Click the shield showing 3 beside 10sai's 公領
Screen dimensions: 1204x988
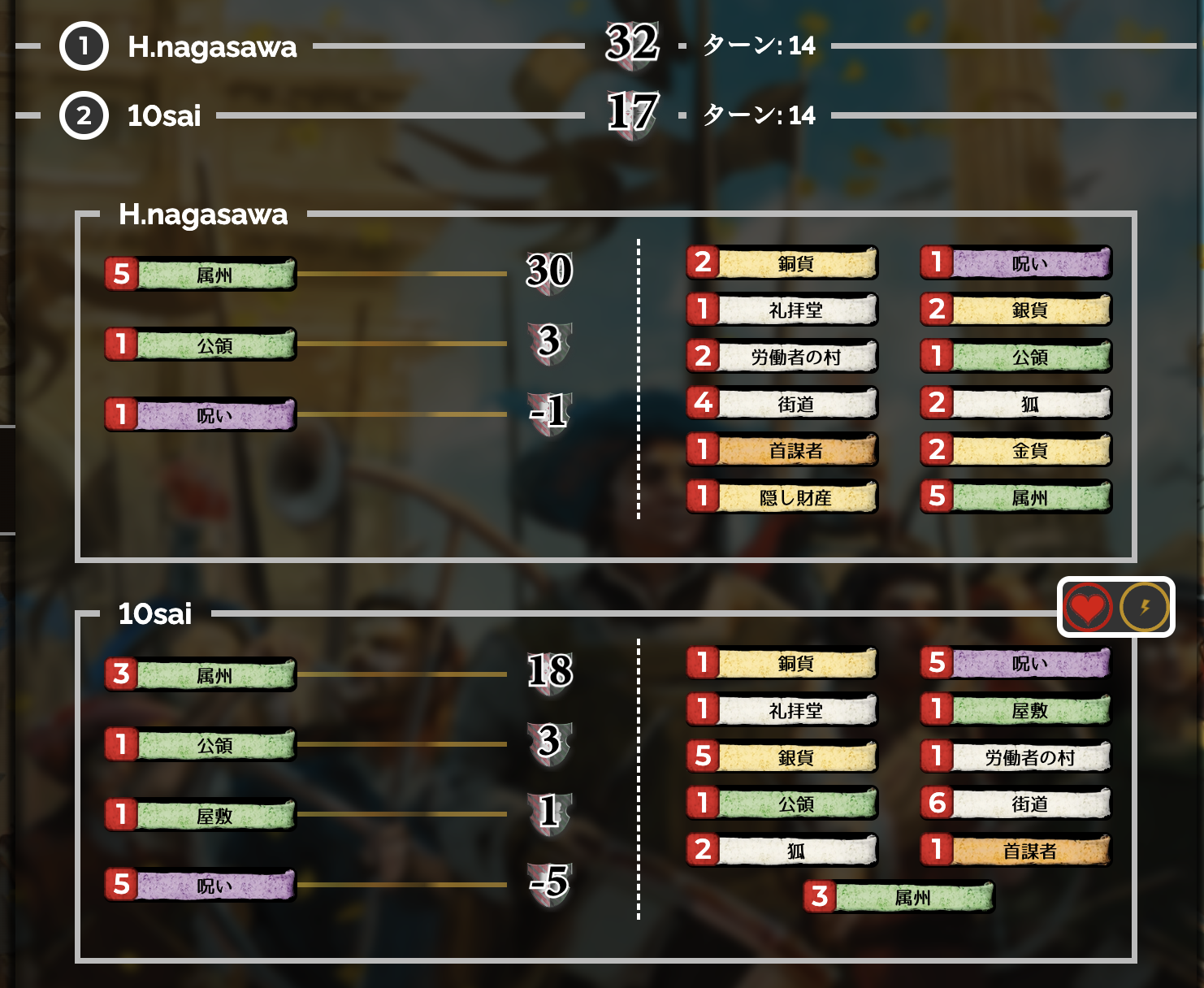551,745
